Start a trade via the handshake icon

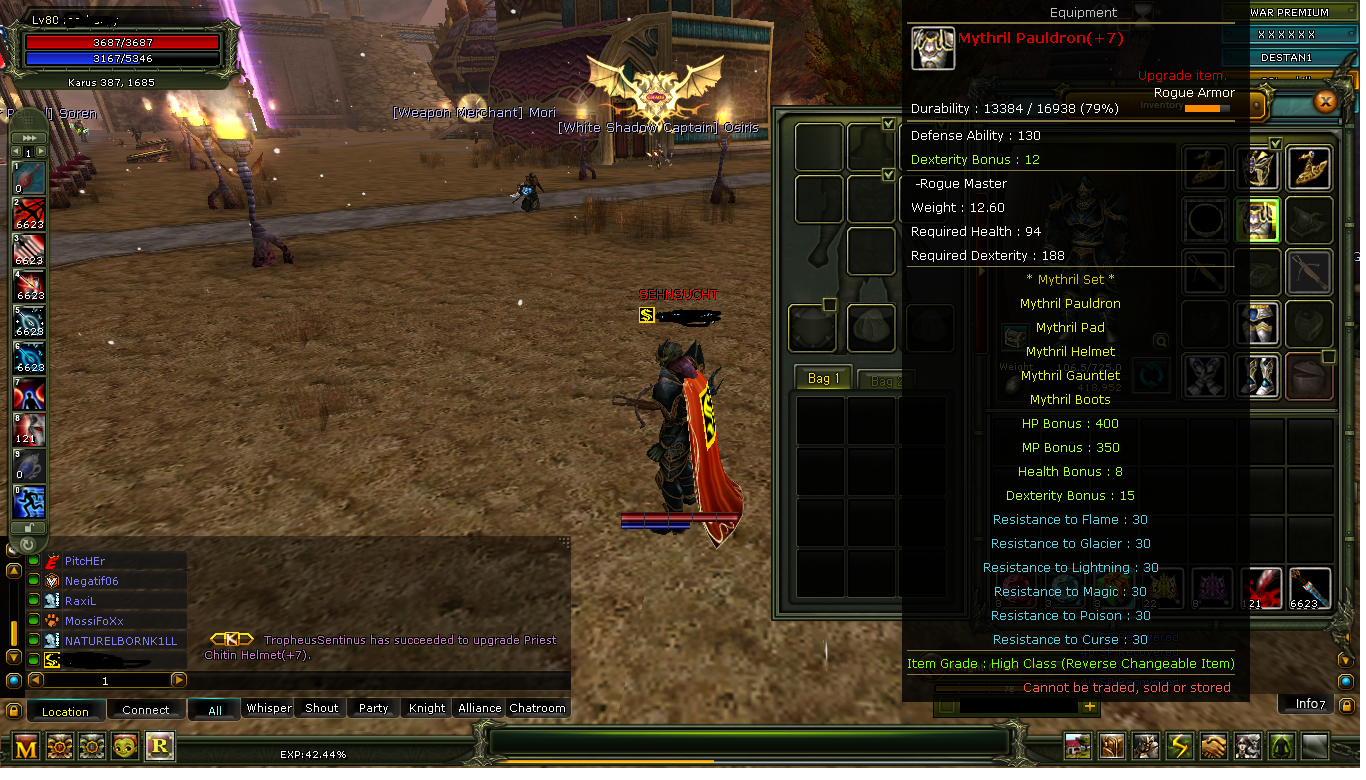tap(1212, 746)
